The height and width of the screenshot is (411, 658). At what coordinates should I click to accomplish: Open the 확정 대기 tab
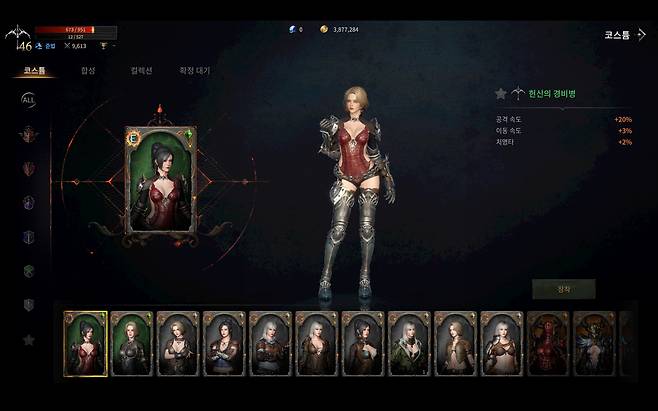point(194,71)
